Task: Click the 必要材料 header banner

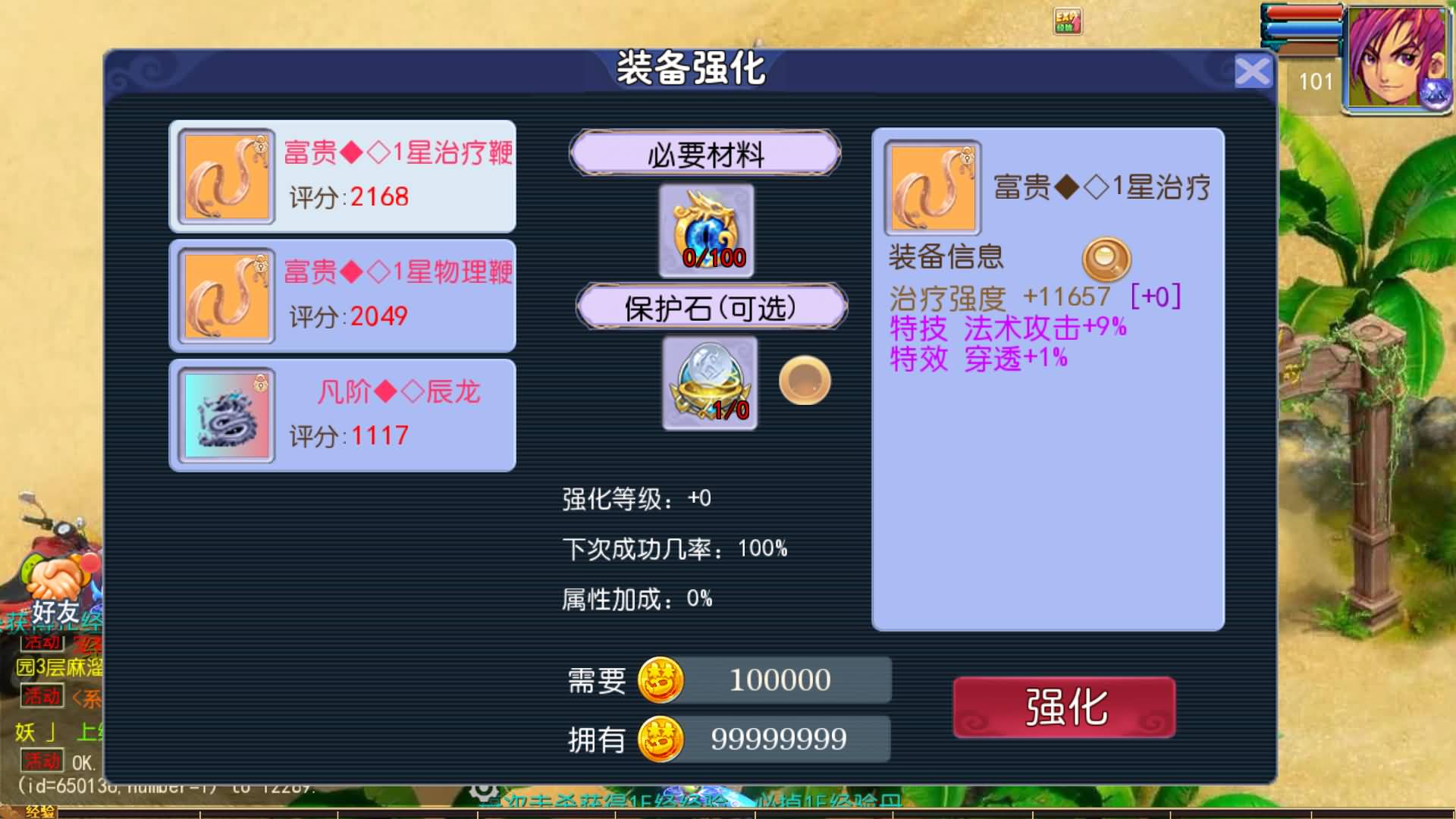Action: click(x=705, y=153)
